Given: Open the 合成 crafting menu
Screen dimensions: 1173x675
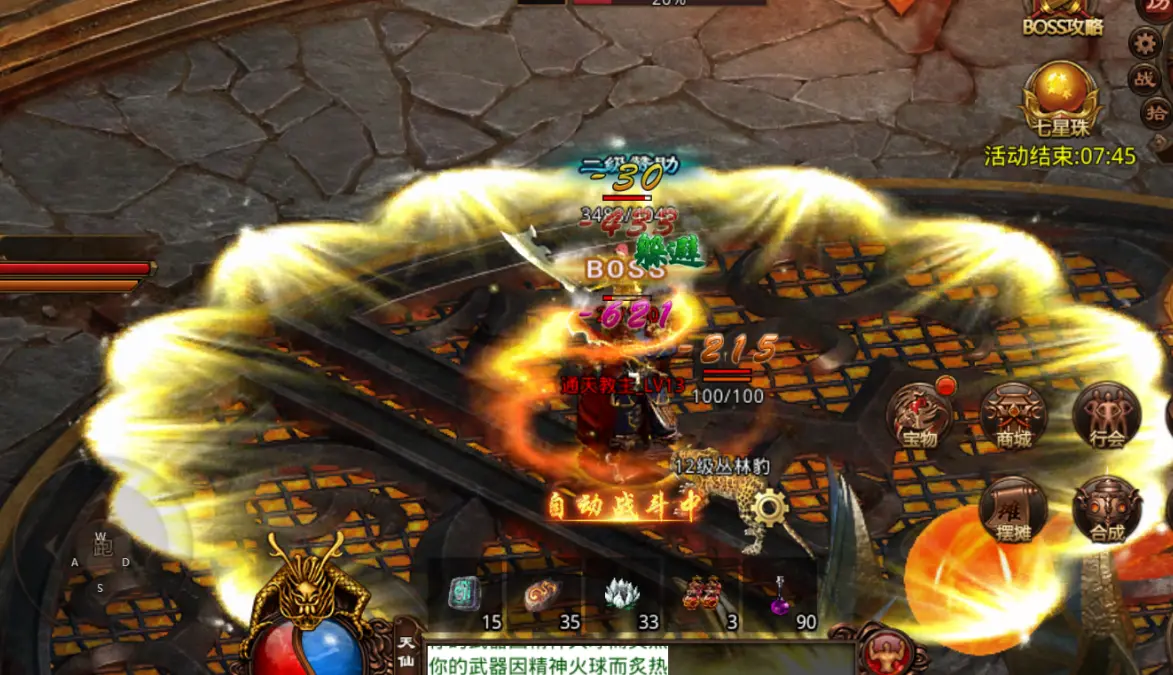Looking at the screenshot, I should click(1106, 508).
